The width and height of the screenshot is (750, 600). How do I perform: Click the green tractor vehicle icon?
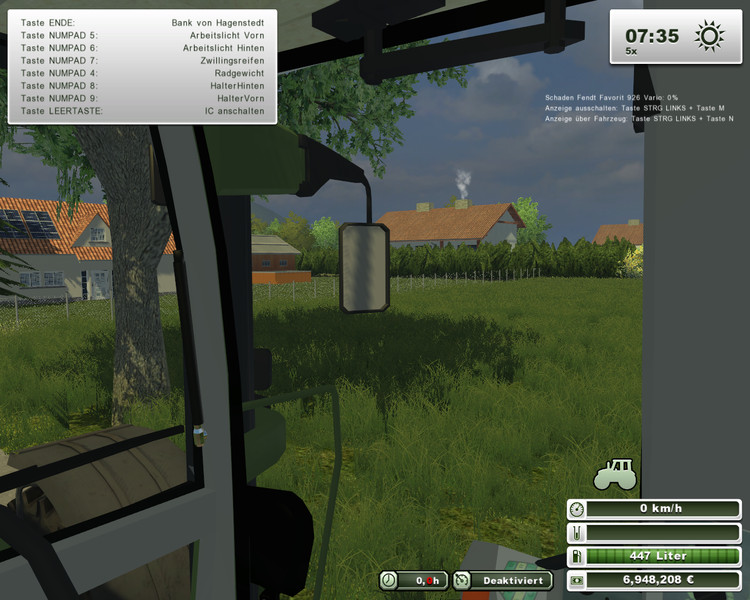[615, 474]
